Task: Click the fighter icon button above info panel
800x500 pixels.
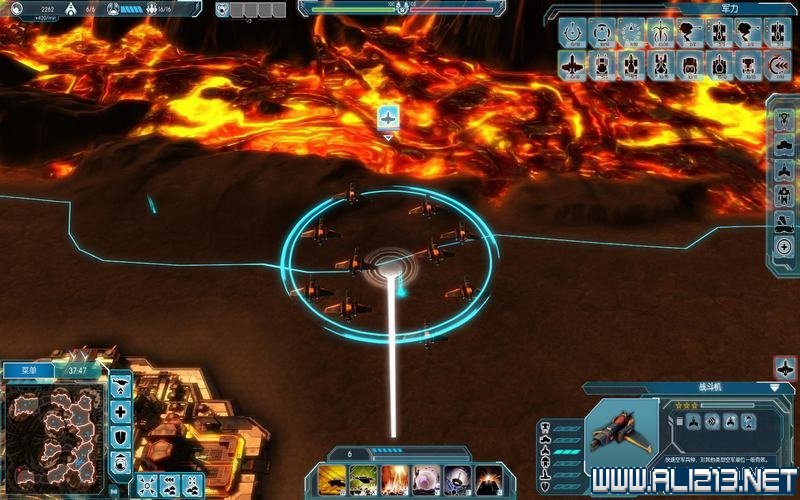Action: pyautogui.click(x=784, y=367)
